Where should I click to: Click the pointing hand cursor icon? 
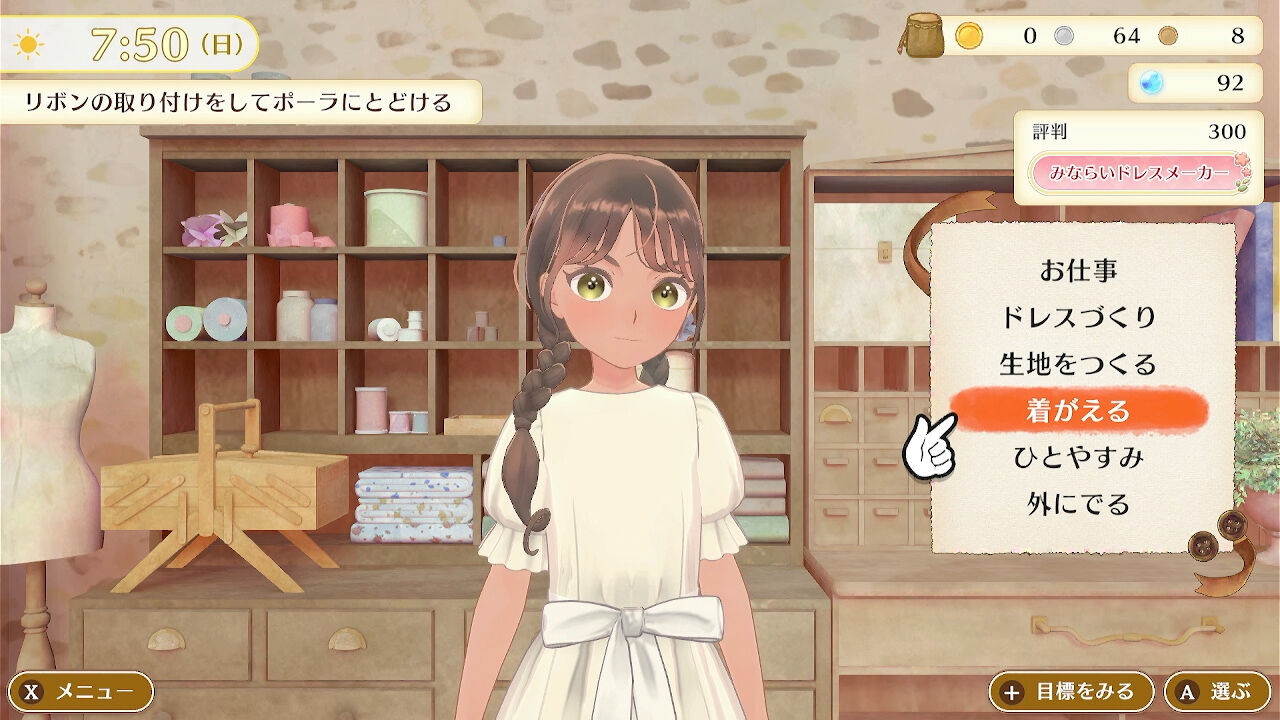point(930,443)
